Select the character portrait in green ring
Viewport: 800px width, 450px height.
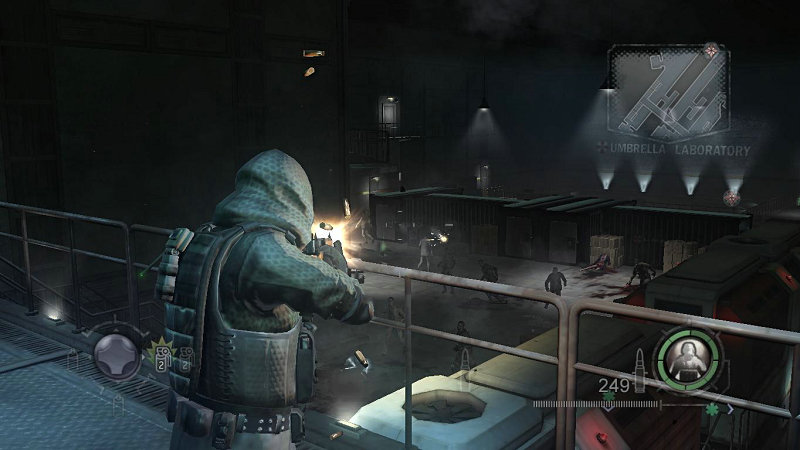tap(687, 354)
